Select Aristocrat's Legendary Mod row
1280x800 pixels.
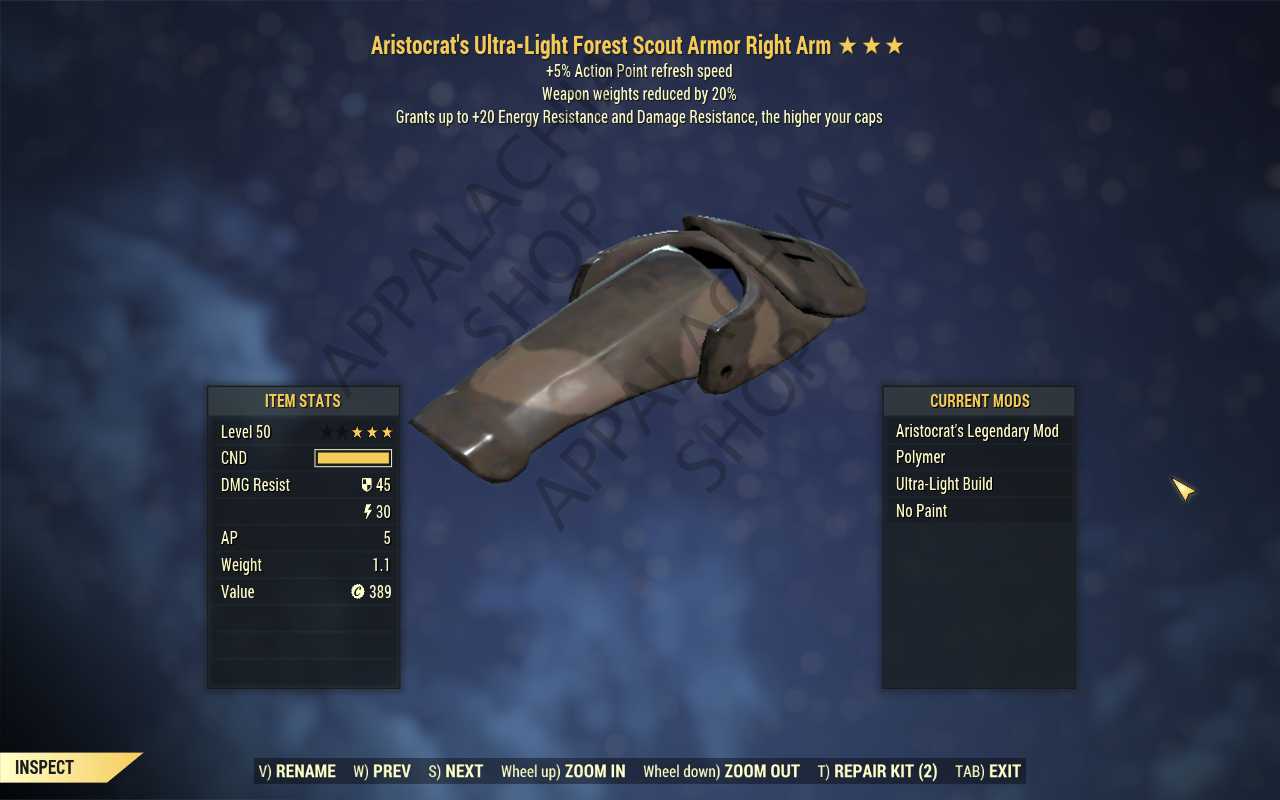click(977, 431)
